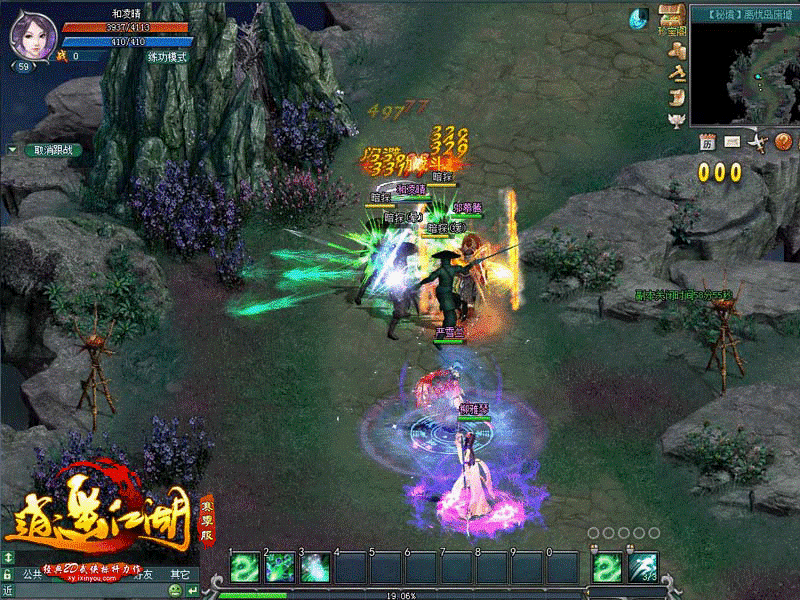Screen dimensions: 800x600
Task: Click the chat send enter button
Action: click(191, 591)
